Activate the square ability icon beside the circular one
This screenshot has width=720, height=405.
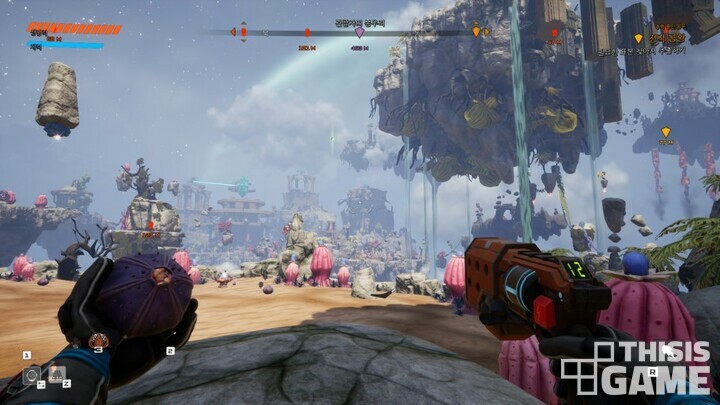pyautogui.click(x=56, y=374)
